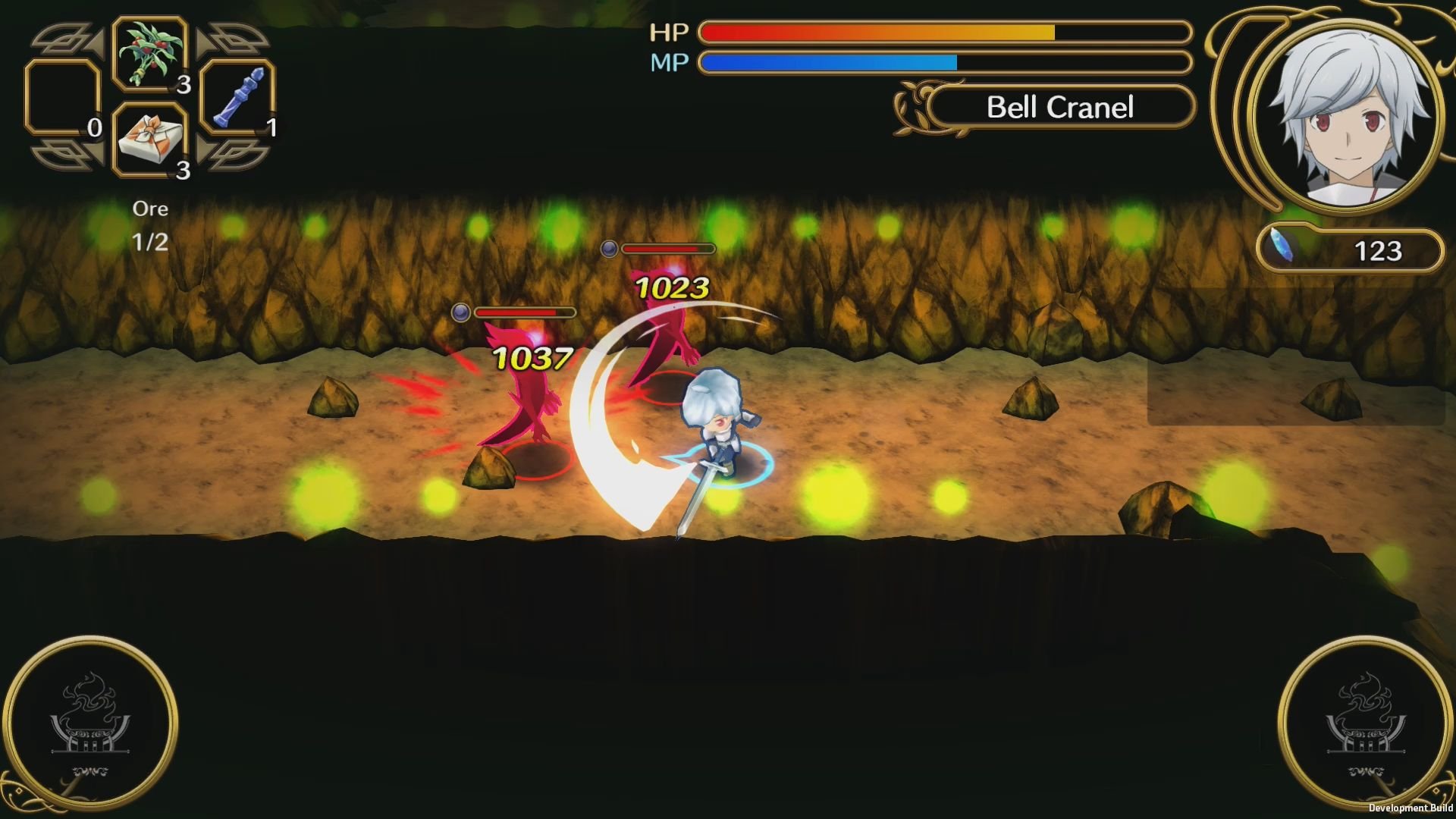The height and width of the screenshot is (819, 1456).
Task: Click the HP label in the status area
Action: tap(670, 31)
